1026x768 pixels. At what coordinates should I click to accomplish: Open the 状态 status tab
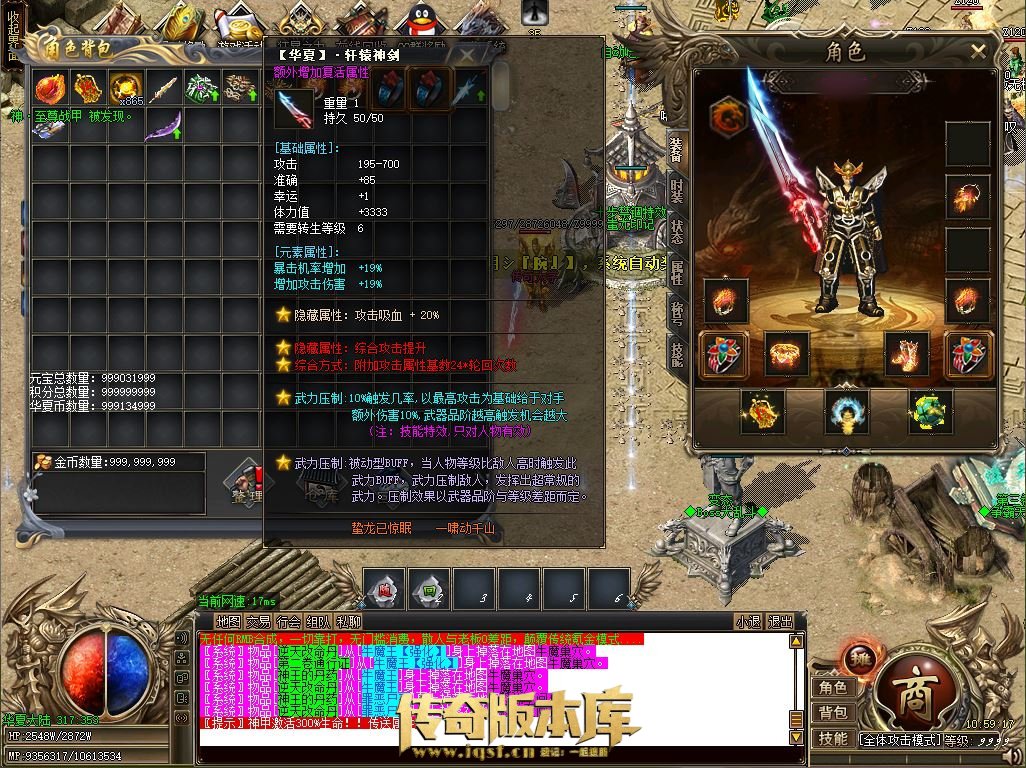(676, 231)
